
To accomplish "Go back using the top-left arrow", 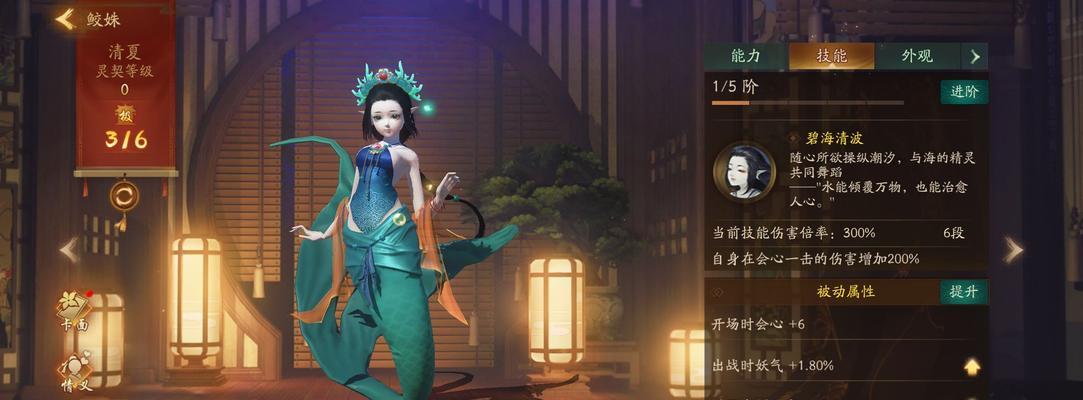I will [66, 19].
